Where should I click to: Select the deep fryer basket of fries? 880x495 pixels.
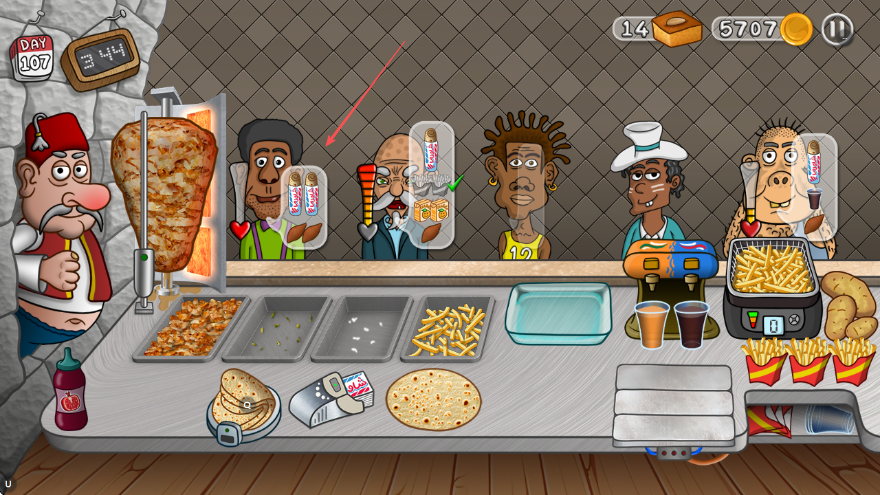(771, 268)
